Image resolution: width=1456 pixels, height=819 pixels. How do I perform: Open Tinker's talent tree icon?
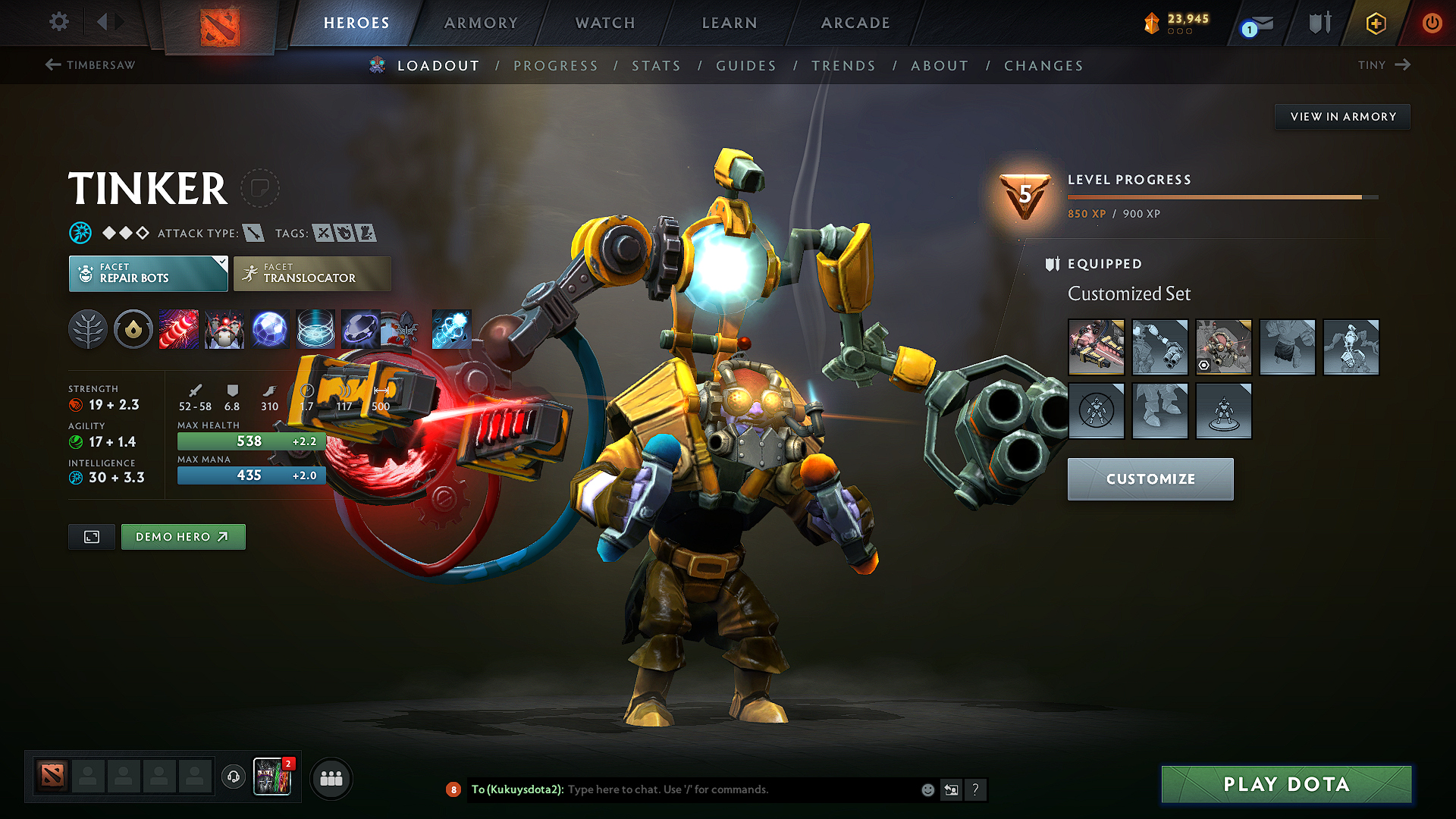pyautogui.click(x=88, y=329)
